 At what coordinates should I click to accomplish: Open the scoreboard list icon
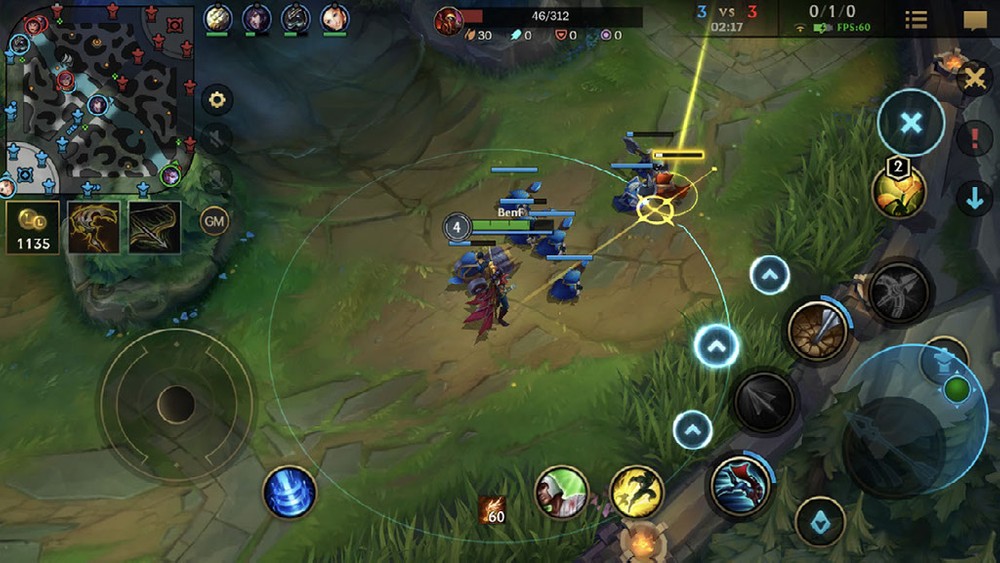pyautogui.click(x=916, y=20)
